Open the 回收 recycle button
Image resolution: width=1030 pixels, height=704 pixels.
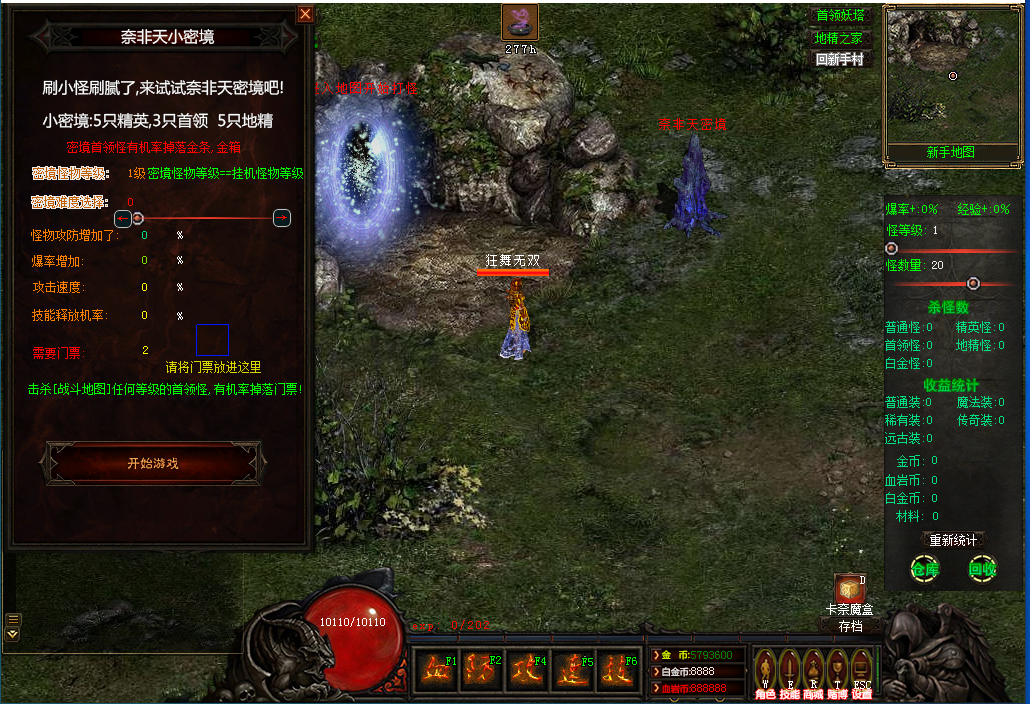click(x=982, y=569)
